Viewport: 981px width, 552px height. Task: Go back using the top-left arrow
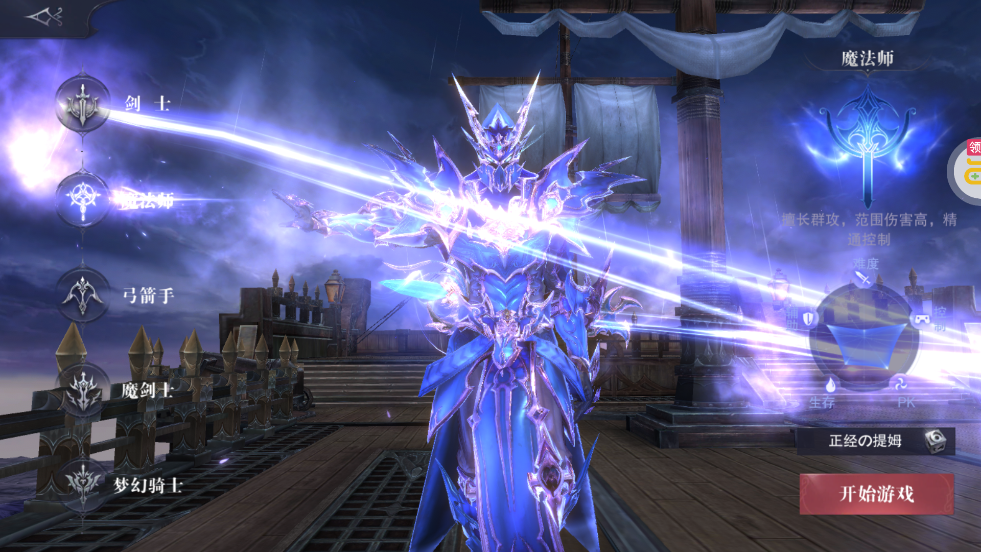coord(43,16)
